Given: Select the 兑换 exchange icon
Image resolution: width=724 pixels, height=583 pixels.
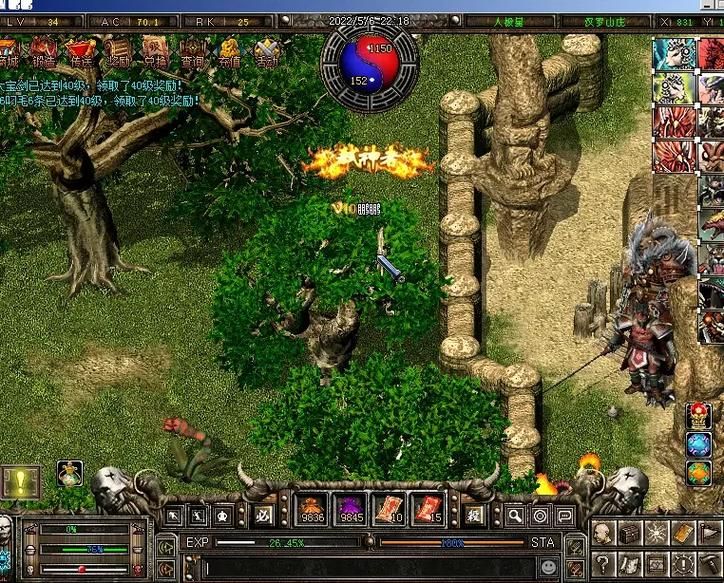Looking at the screenshot, I should [155, 51].
